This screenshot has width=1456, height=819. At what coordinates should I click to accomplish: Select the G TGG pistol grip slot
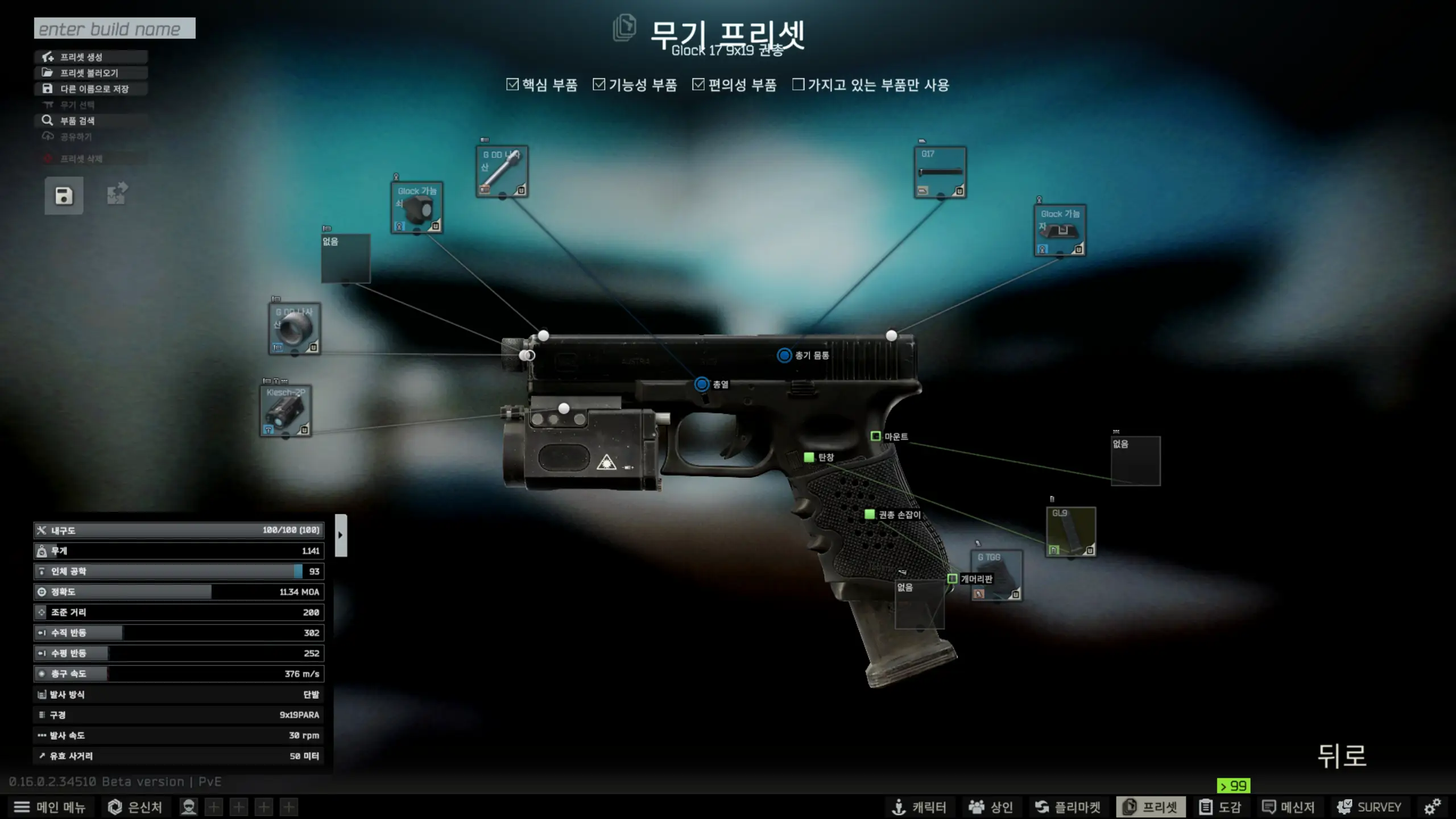996,575
